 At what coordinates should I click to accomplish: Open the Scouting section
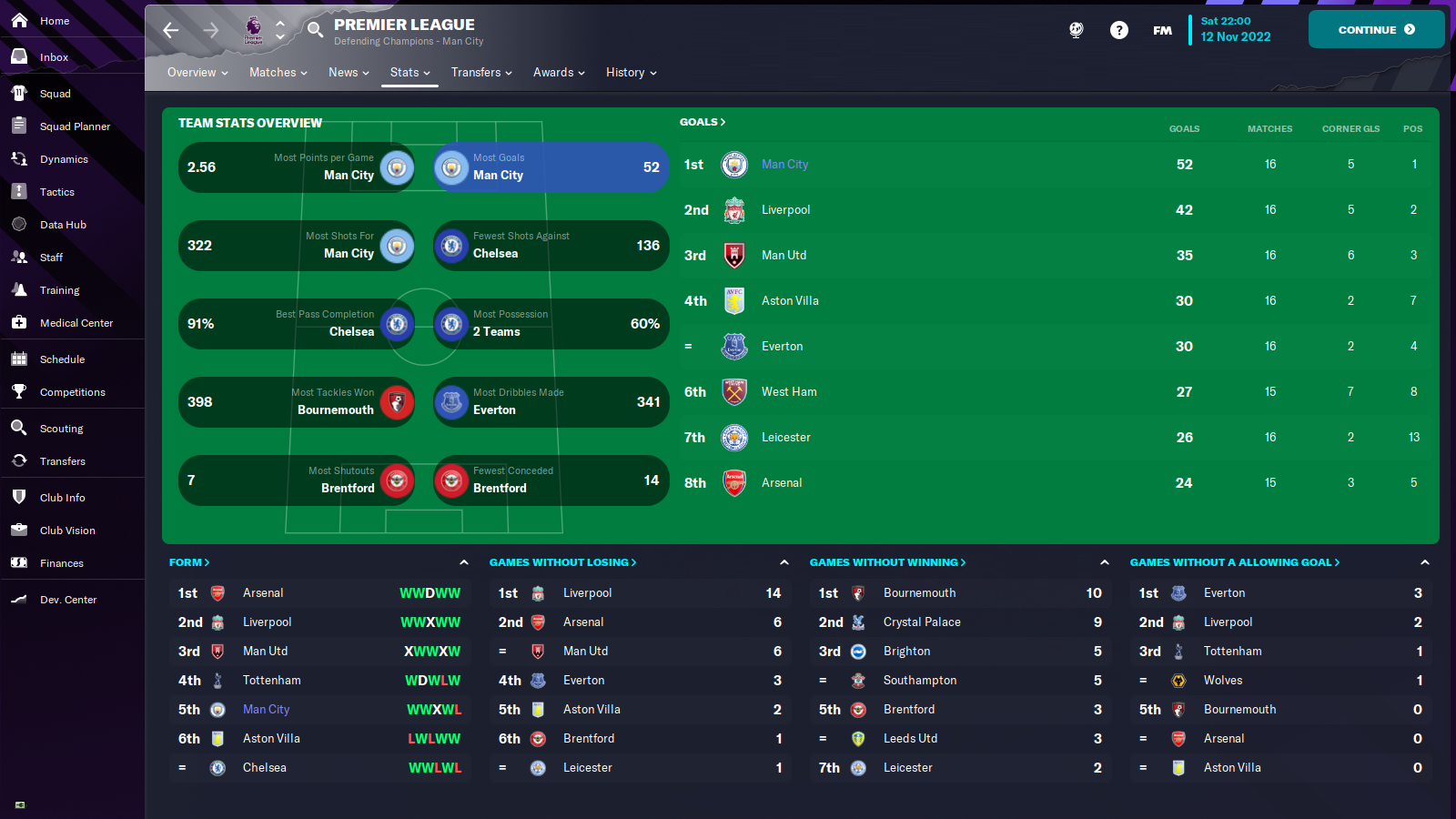[62, 428]
